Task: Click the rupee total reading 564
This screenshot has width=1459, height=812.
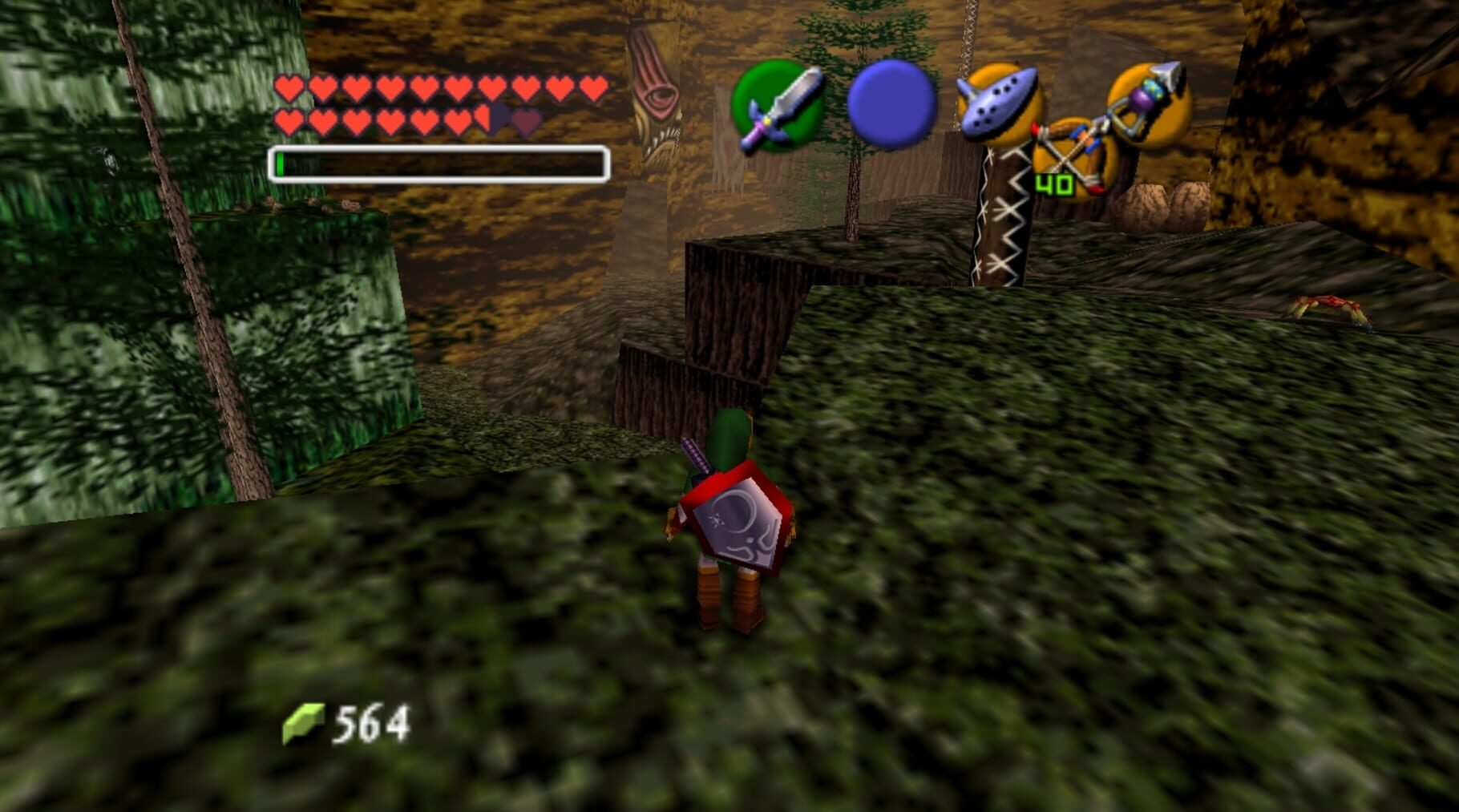Action: point(373,721)
